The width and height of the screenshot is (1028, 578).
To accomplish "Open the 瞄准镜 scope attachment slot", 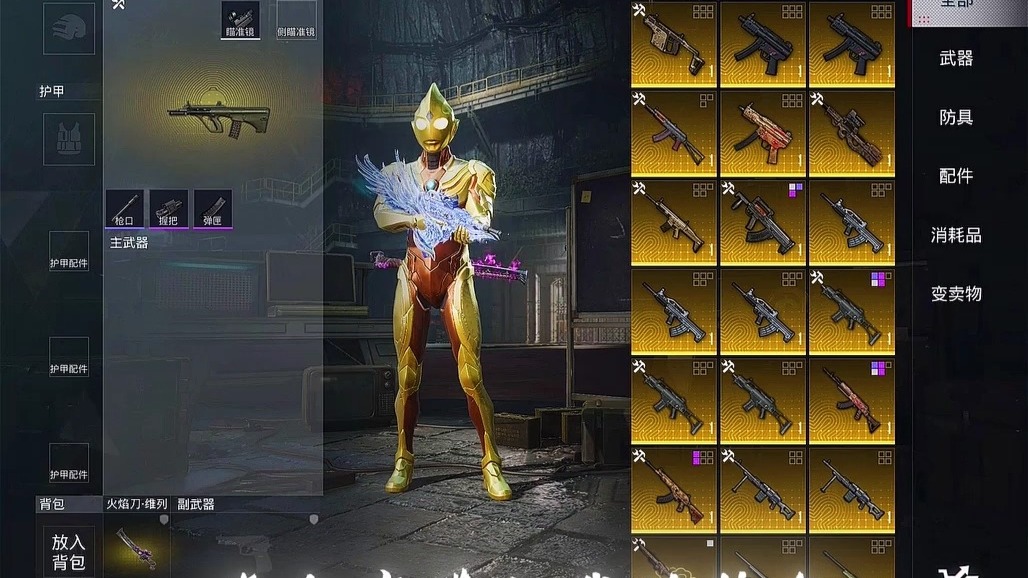I will 240,19.
